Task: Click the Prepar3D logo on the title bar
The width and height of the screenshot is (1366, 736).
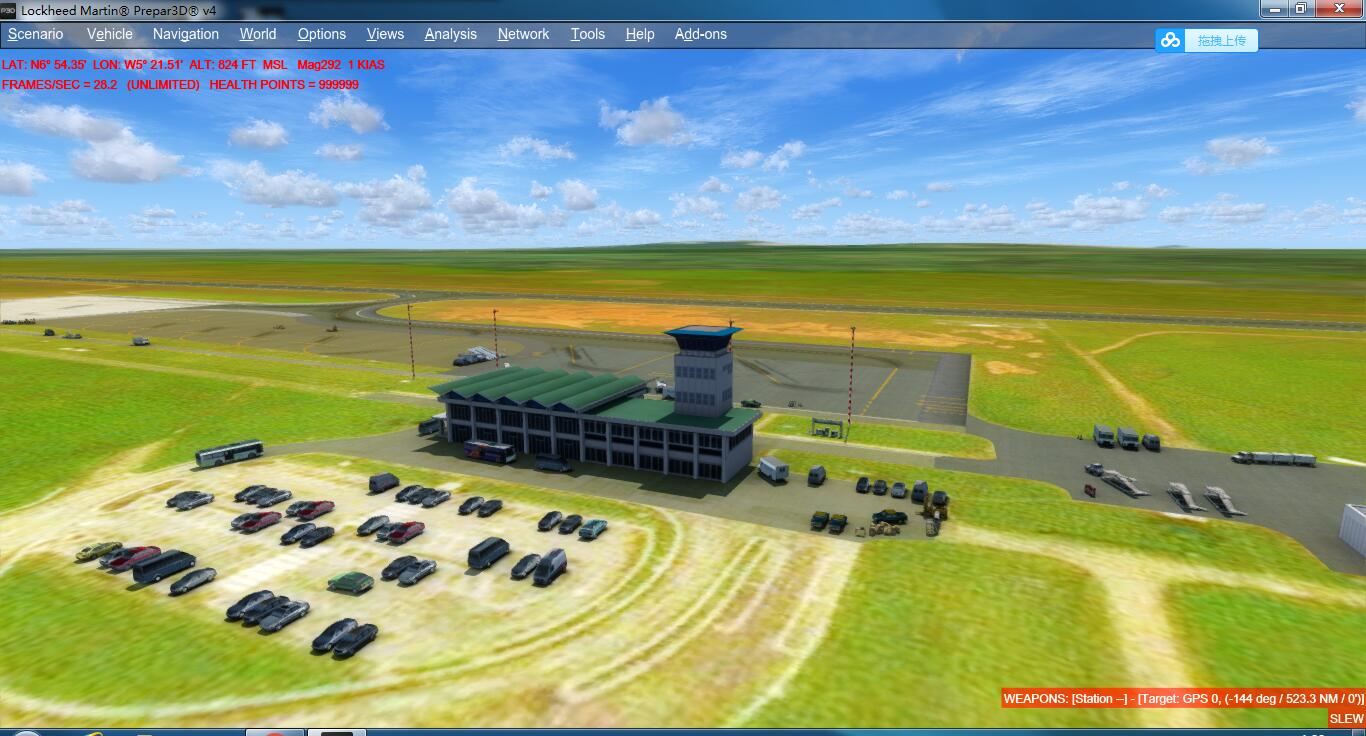Action: pyautogui.click(x=8, y=9)
